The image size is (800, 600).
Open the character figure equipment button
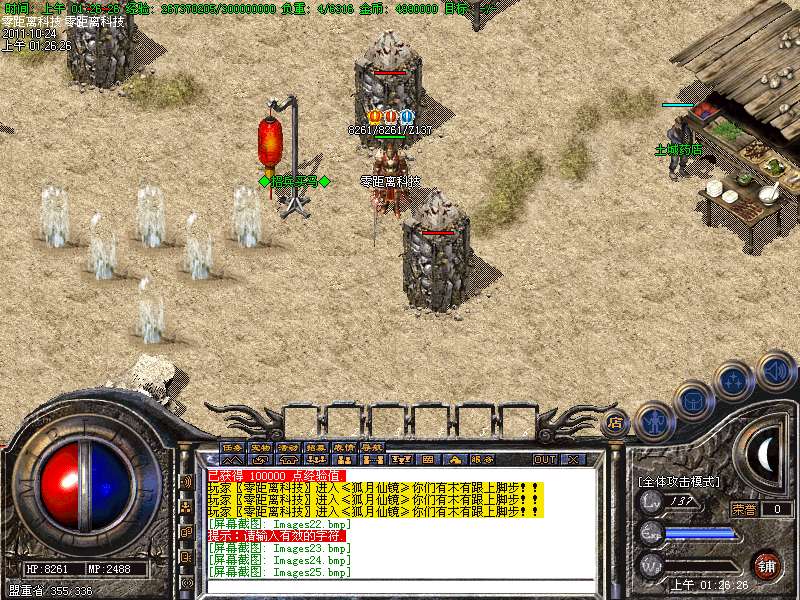click(654, 421)
